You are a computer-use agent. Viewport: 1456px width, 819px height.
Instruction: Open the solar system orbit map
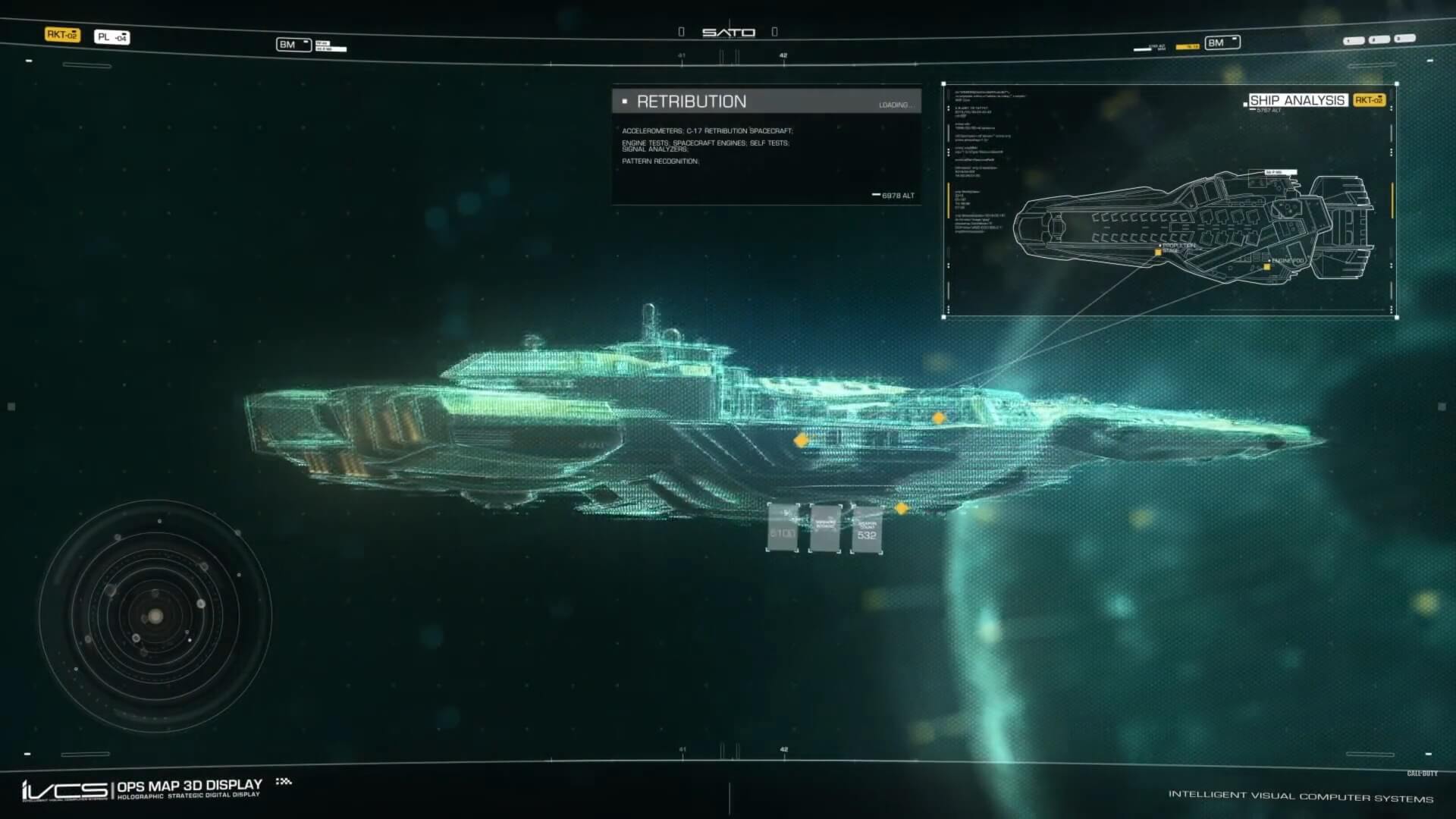click(x=155, y=616)
